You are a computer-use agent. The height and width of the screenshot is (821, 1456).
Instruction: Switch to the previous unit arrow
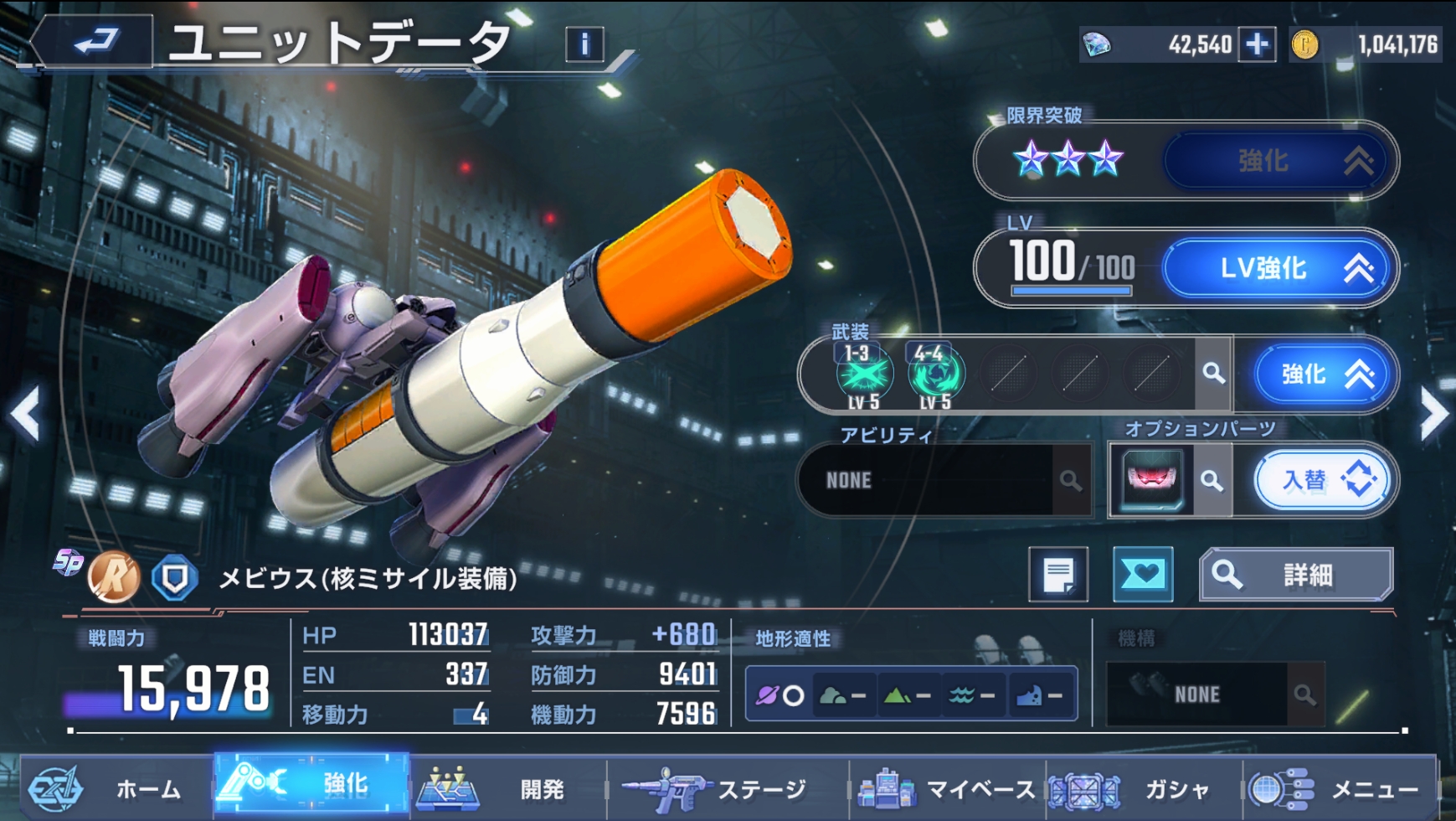25,413
